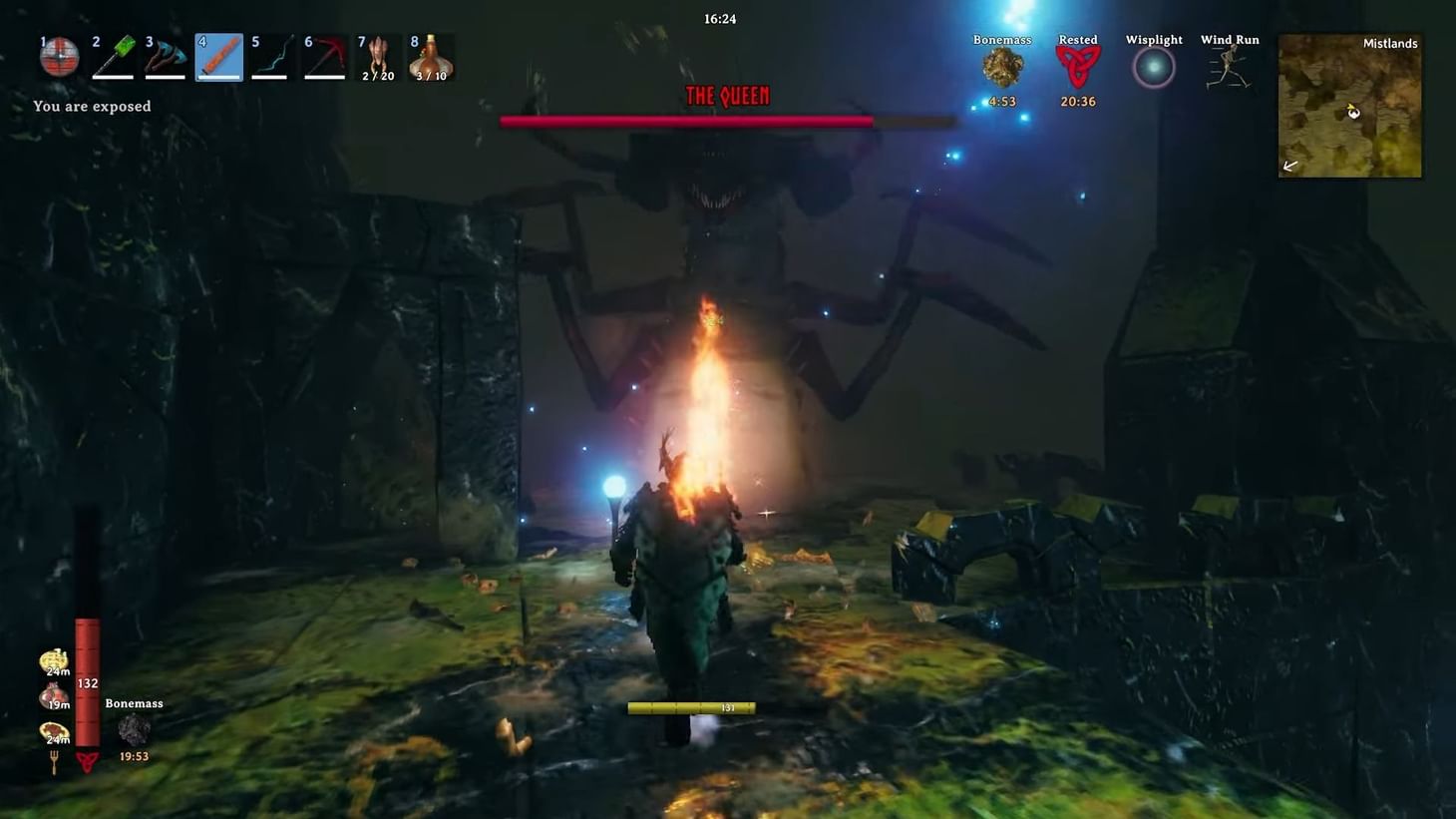Click the highlighted sword in slot 4
Image resolution: width=1456 pixels, height=819 pixels.
tap(218, 56)
